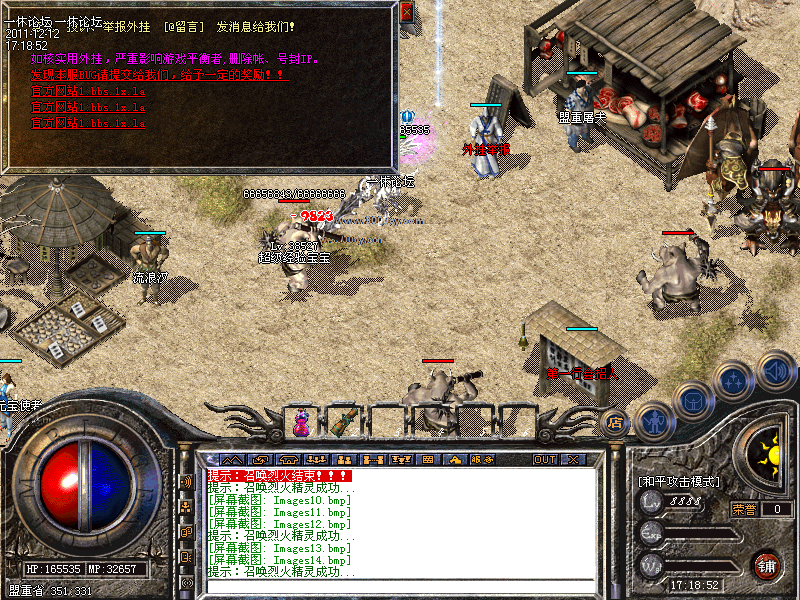Open the bag inventory round button
This screenshot has height=600, width=800.
[694, 400]
